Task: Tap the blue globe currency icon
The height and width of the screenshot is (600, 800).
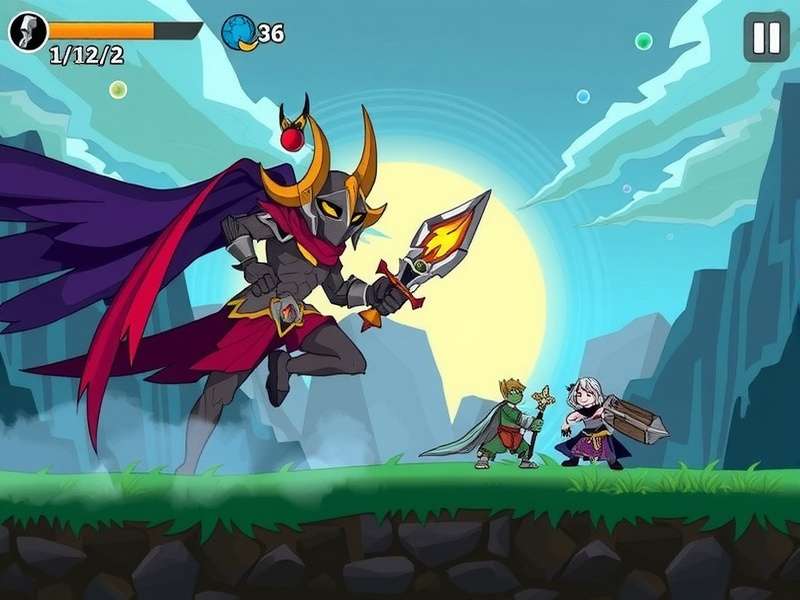Action: coord(239,32)
